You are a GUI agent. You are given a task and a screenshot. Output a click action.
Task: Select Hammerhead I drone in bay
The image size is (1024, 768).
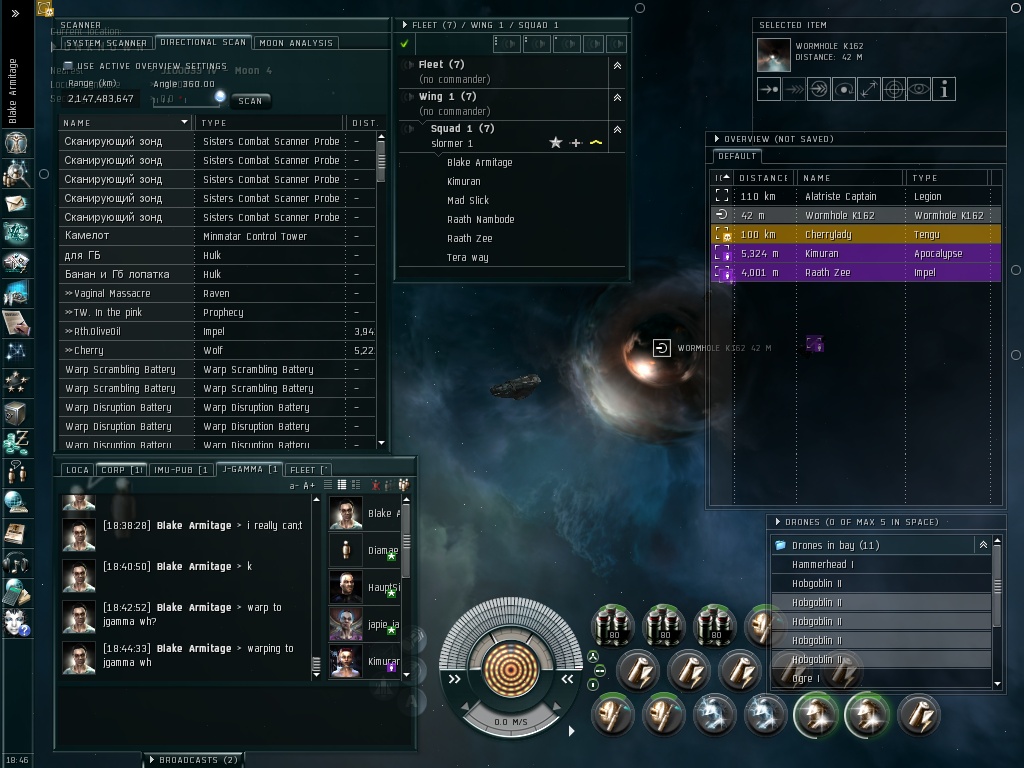pyautogui.click(x=823, y=565)
